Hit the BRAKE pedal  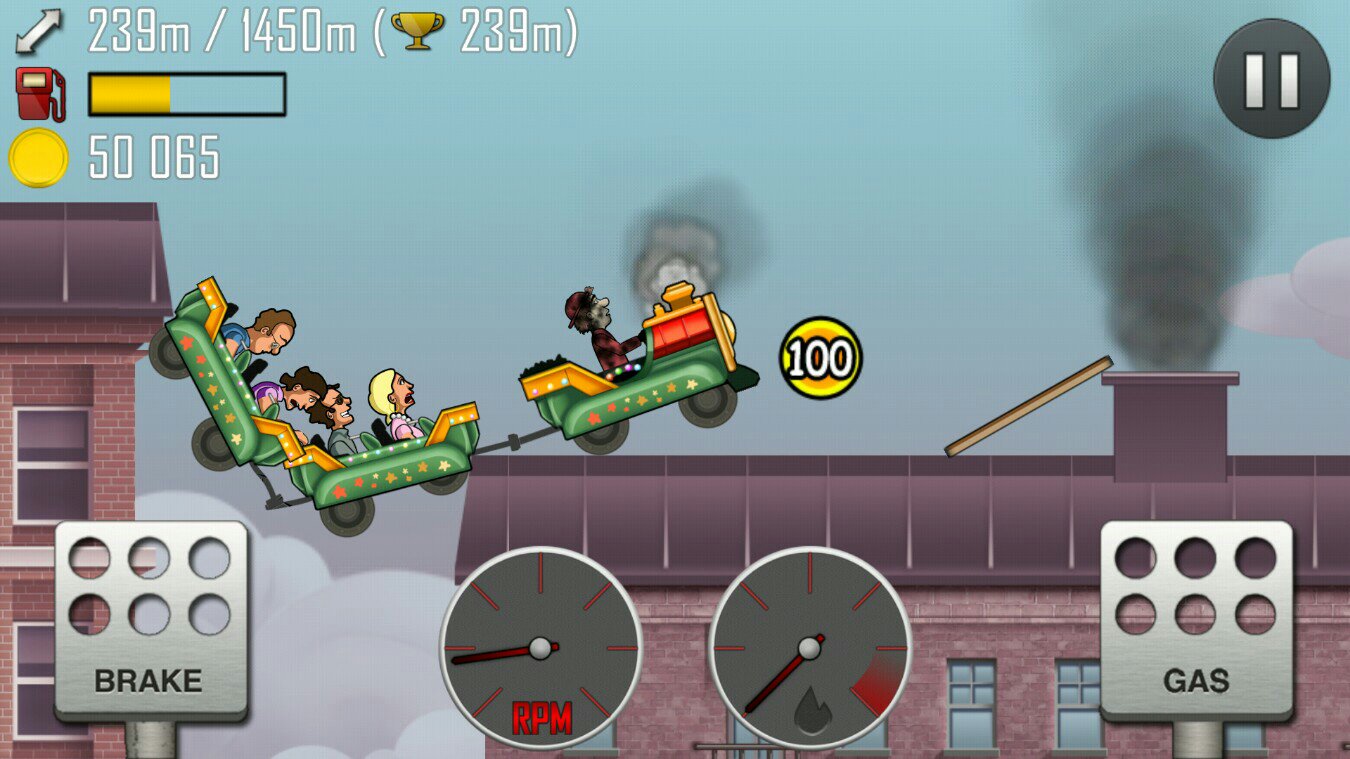tap(151, 620)
